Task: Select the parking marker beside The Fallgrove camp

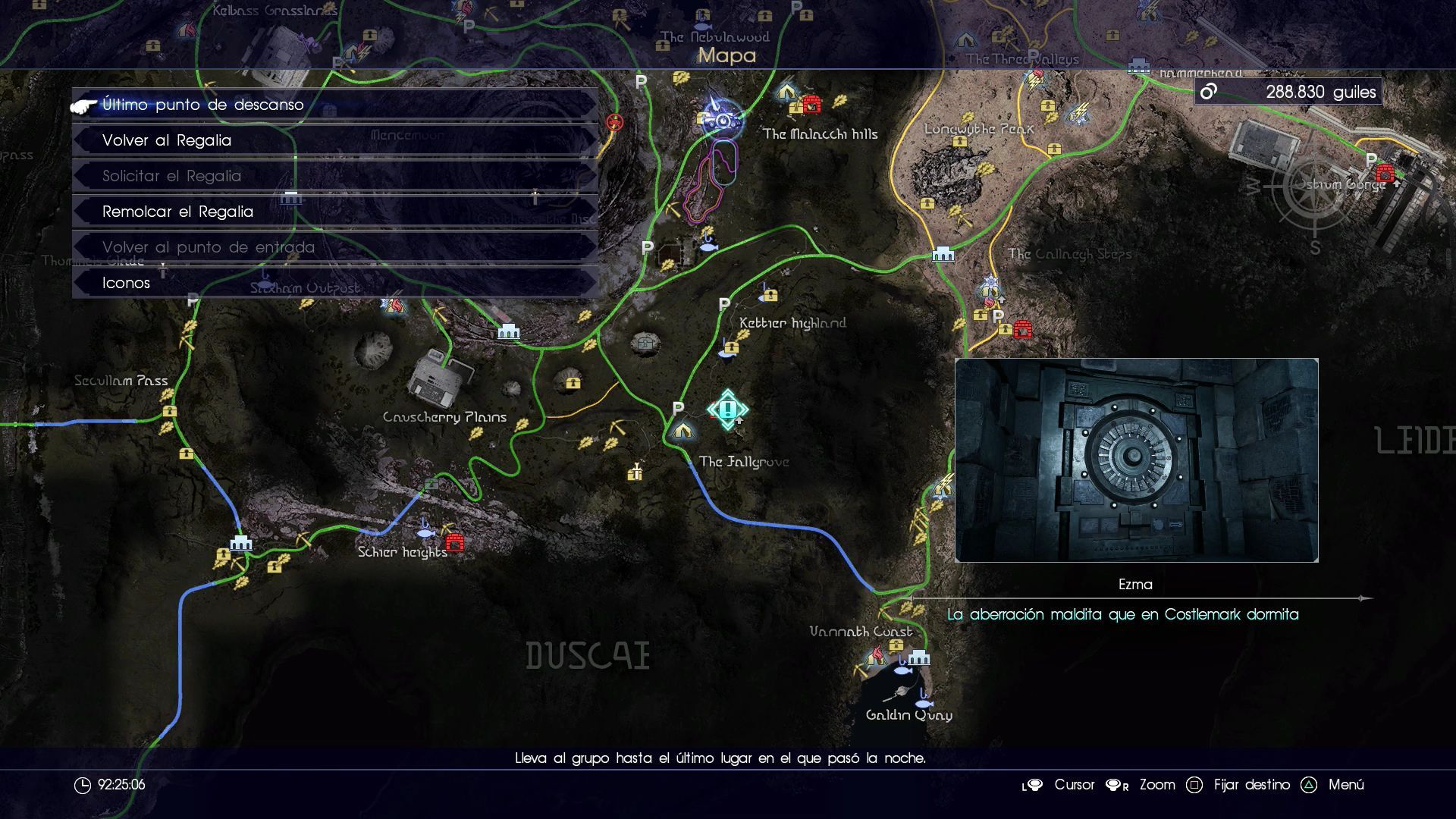Action: pos(678,409)
